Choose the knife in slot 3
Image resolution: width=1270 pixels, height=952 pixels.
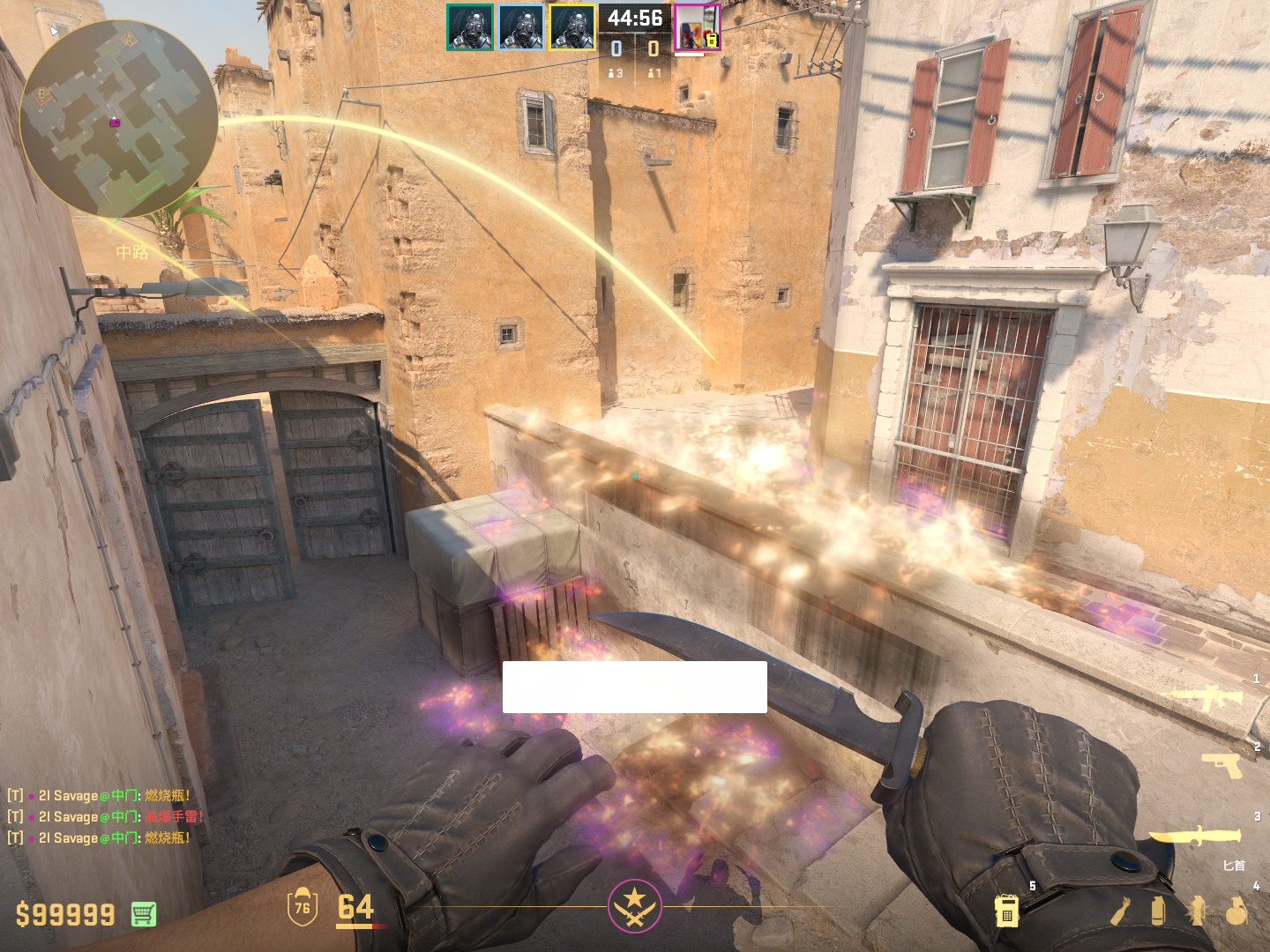(x=1195, y=835)
